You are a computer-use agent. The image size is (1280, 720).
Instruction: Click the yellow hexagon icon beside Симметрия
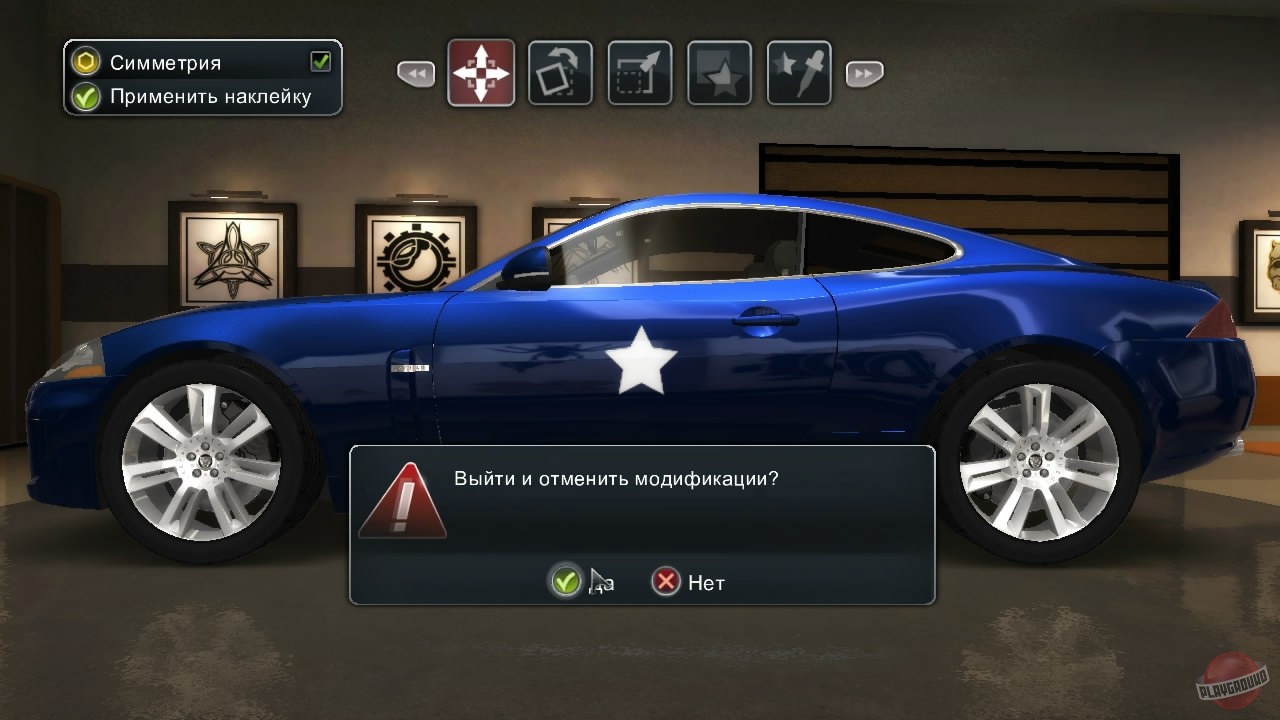pyautogui.click(x=84, y=61)
